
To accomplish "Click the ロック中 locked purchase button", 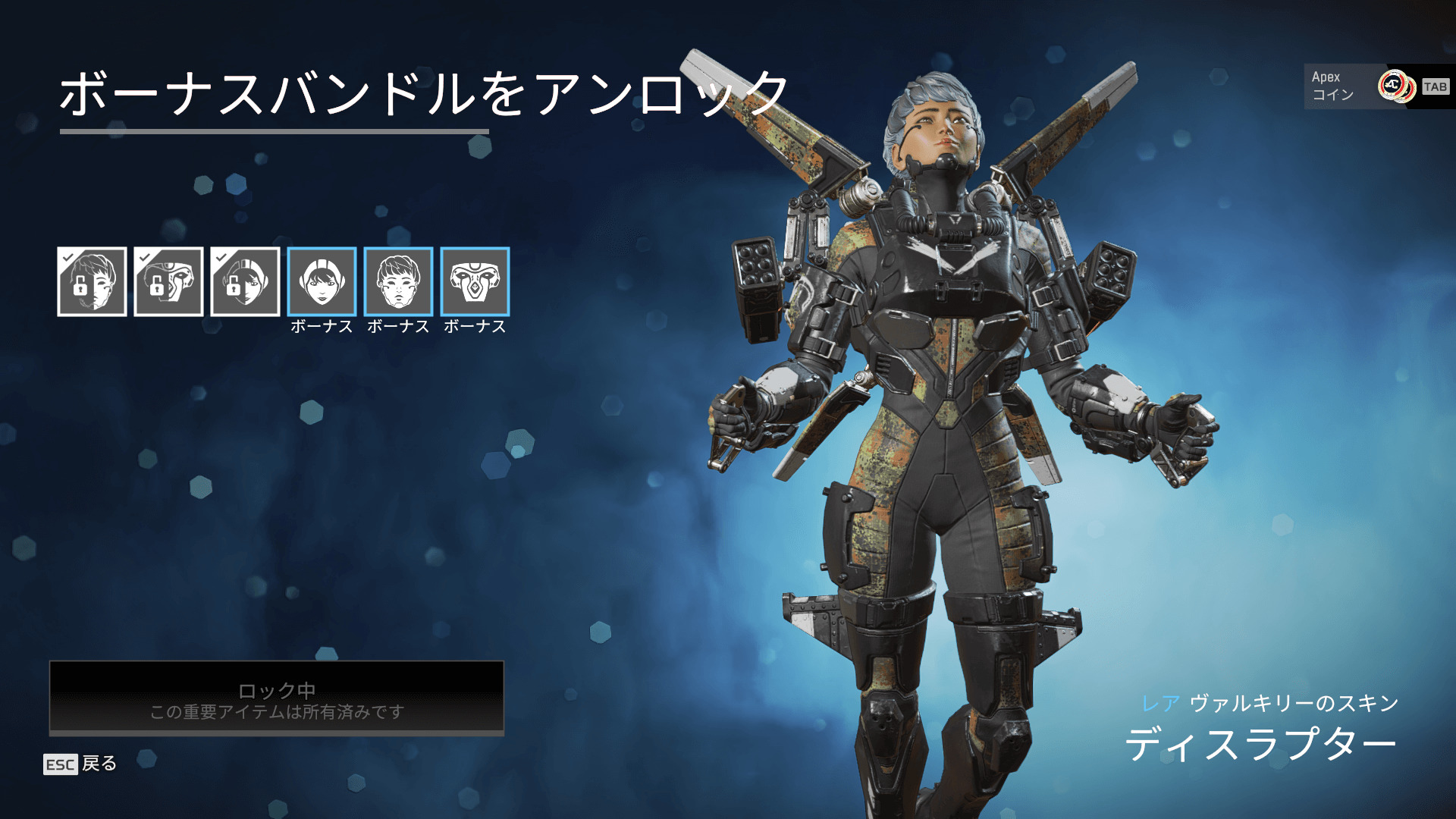I will point(277,698).
